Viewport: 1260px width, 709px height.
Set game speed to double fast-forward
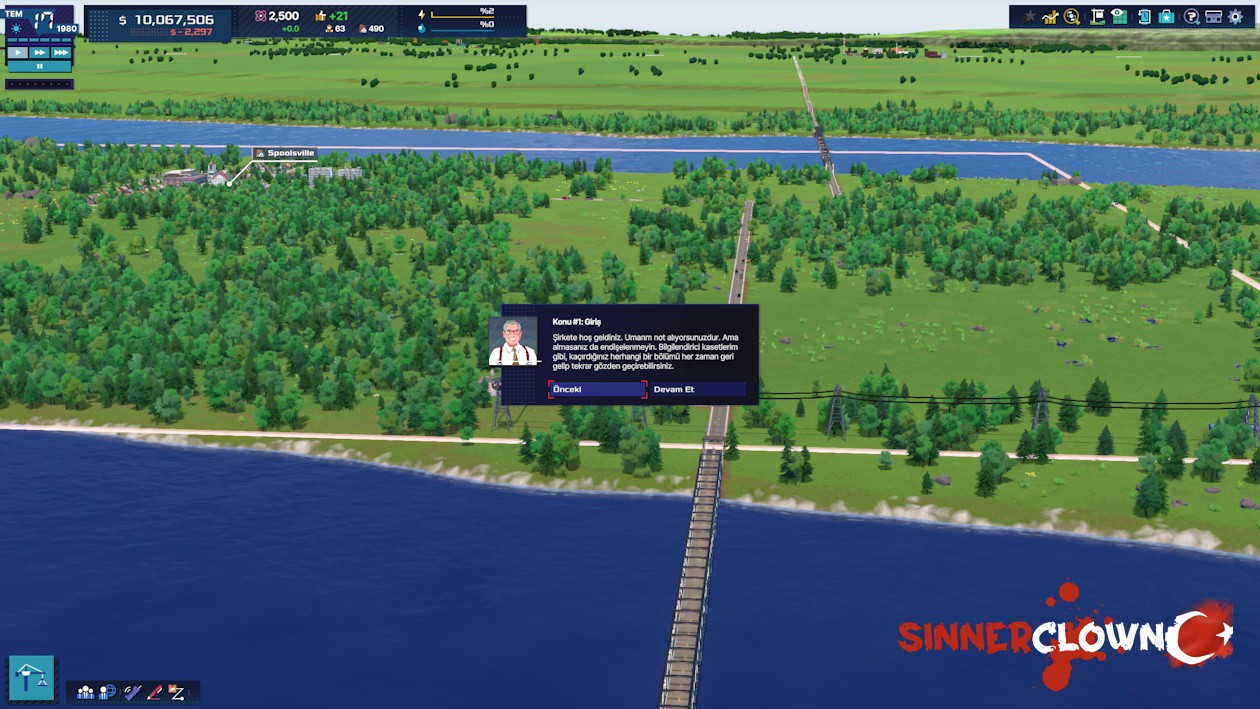click(x=40, y=52)
